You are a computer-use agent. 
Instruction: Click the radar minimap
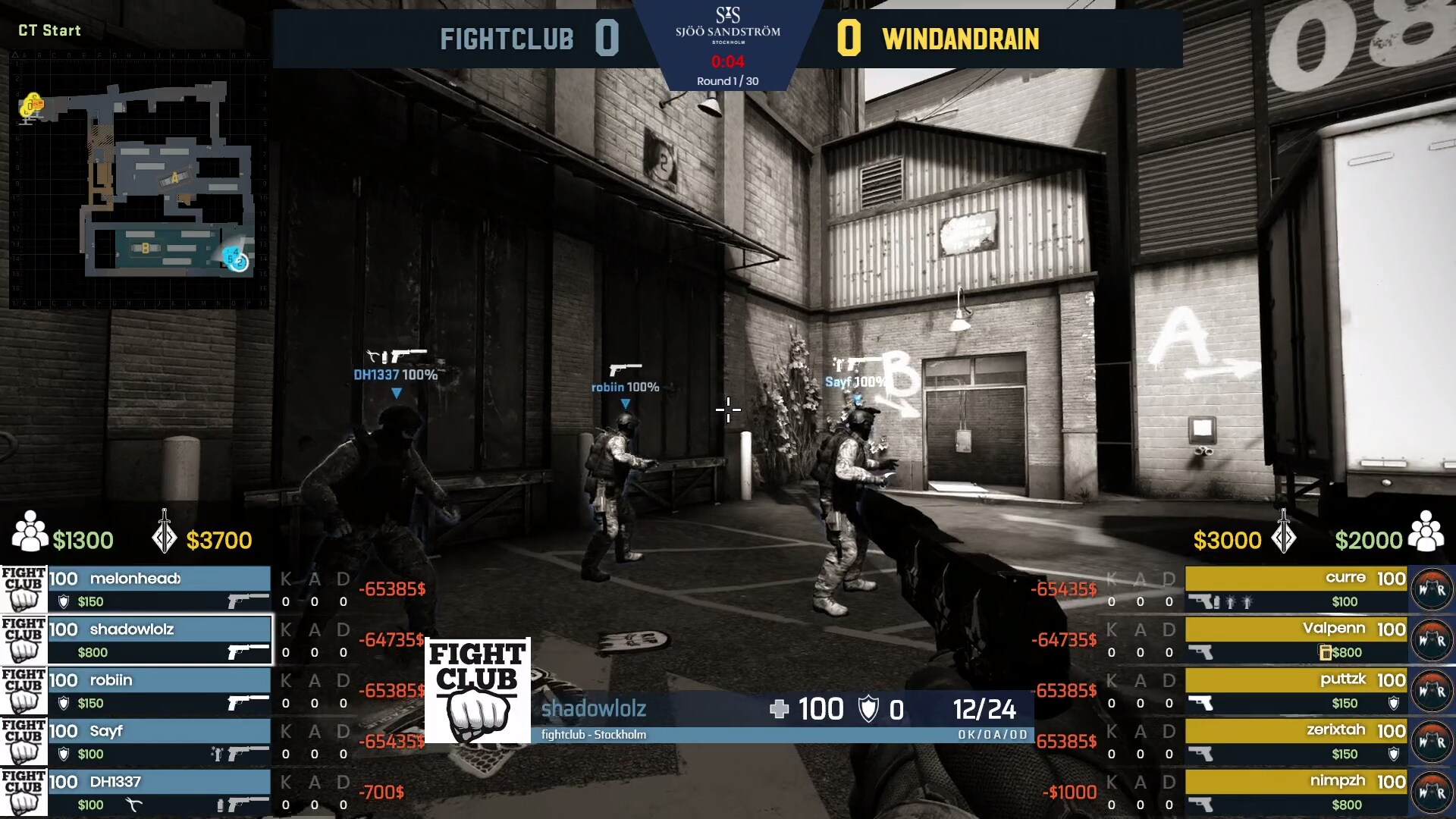coord(140,180)
